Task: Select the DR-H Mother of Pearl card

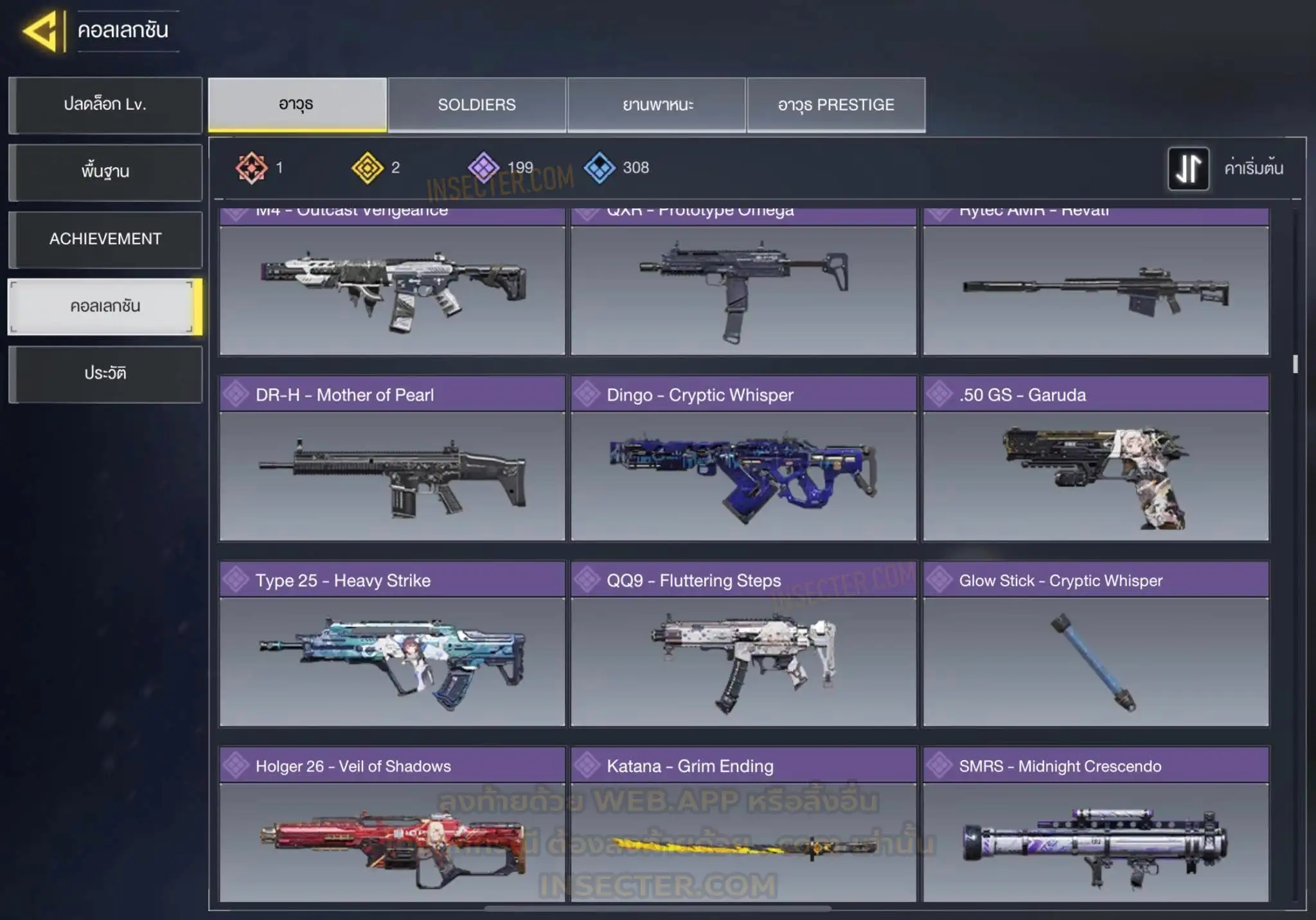Action: [392, 459]
